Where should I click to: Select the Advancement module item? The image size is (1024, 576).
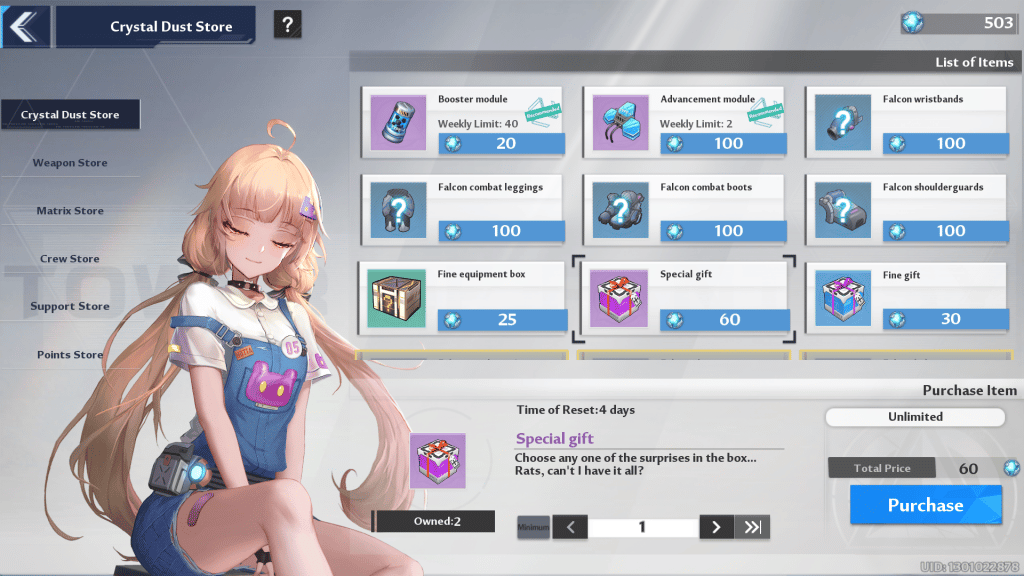[x=684, y=122]
